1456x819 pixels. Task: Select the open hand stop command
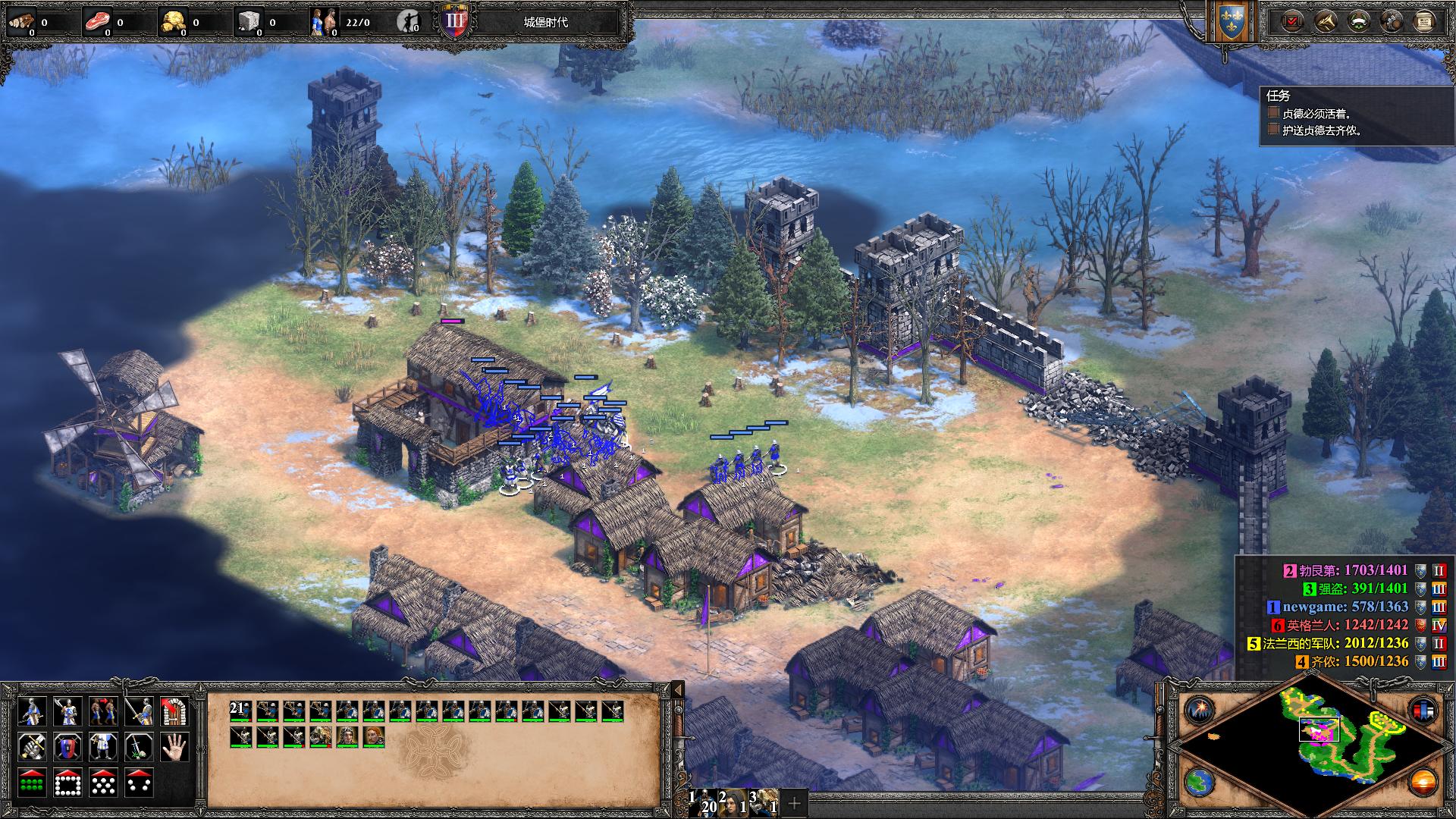[174, 747]
